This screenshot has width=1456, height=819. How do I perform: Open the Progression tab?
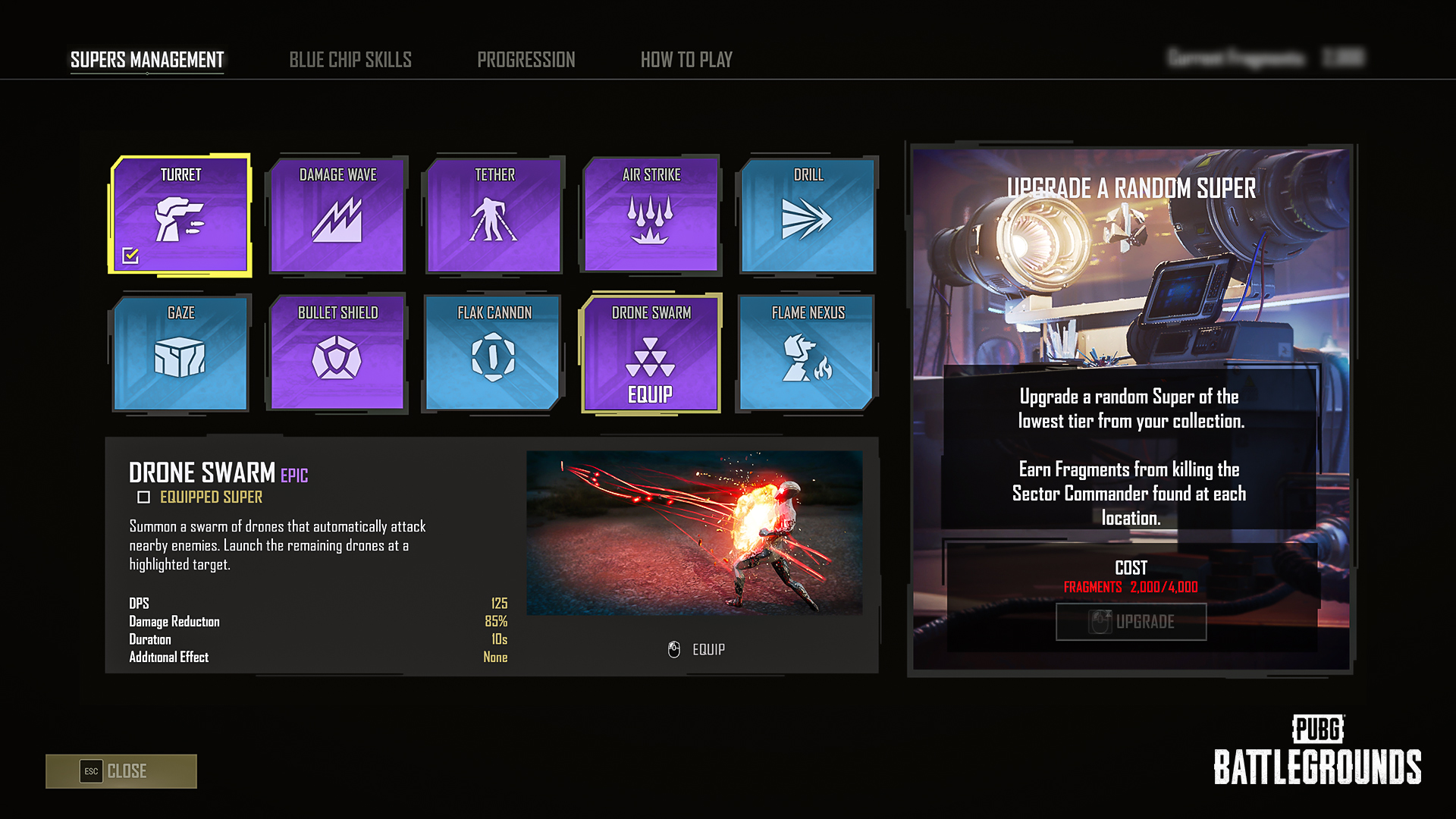526,60
